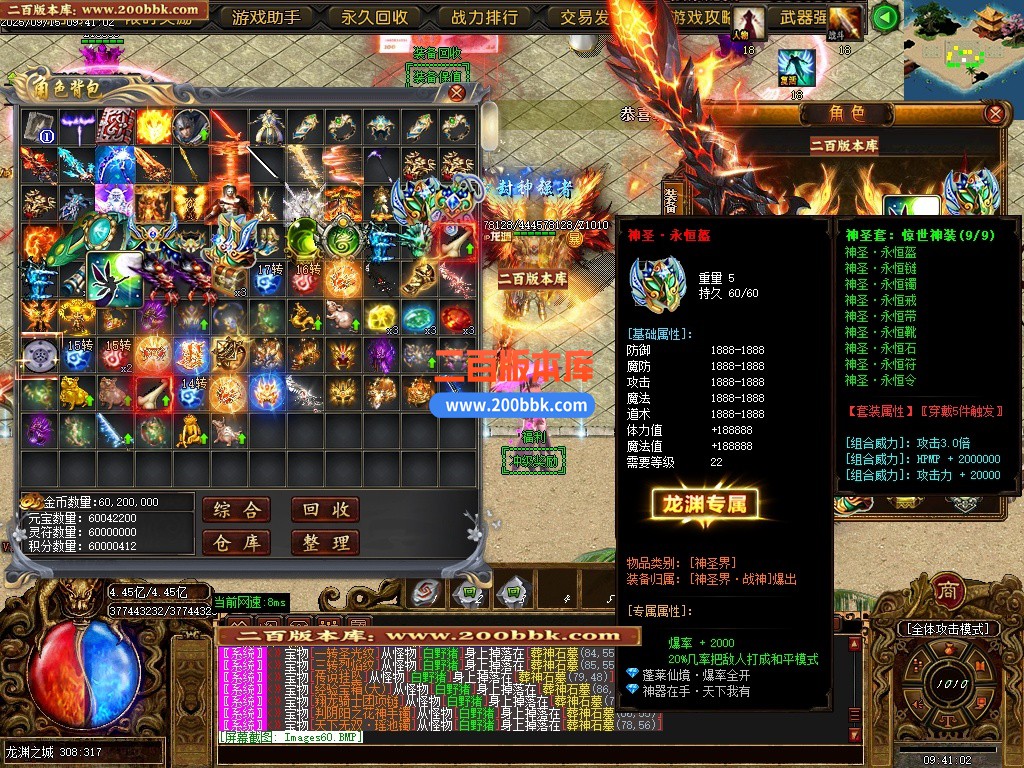Toggle the 全体攻击模式 attack mode label
Image resolution: width=1024 pixels, height=768 pixels.
[947, 629]
